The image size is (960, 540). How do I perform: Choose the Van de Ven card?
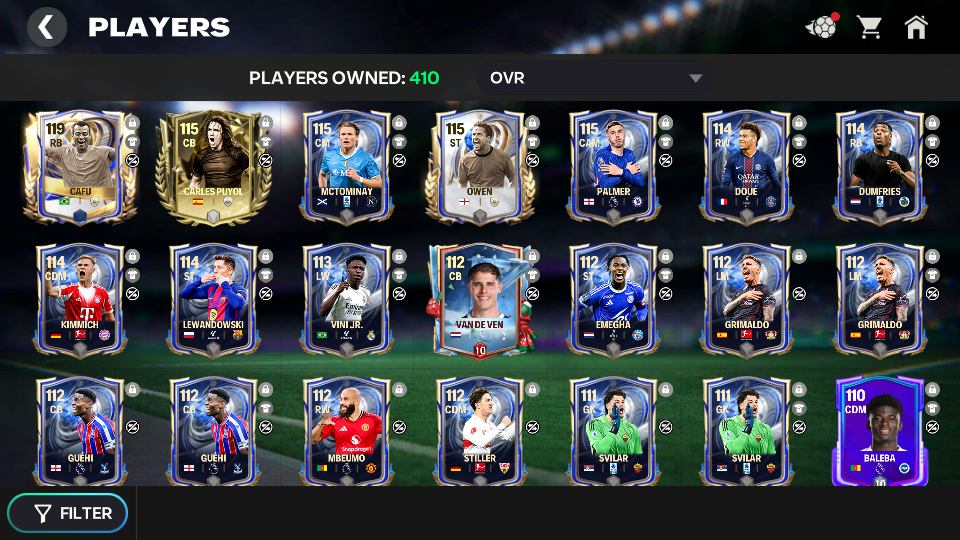(x=480, y=298)
